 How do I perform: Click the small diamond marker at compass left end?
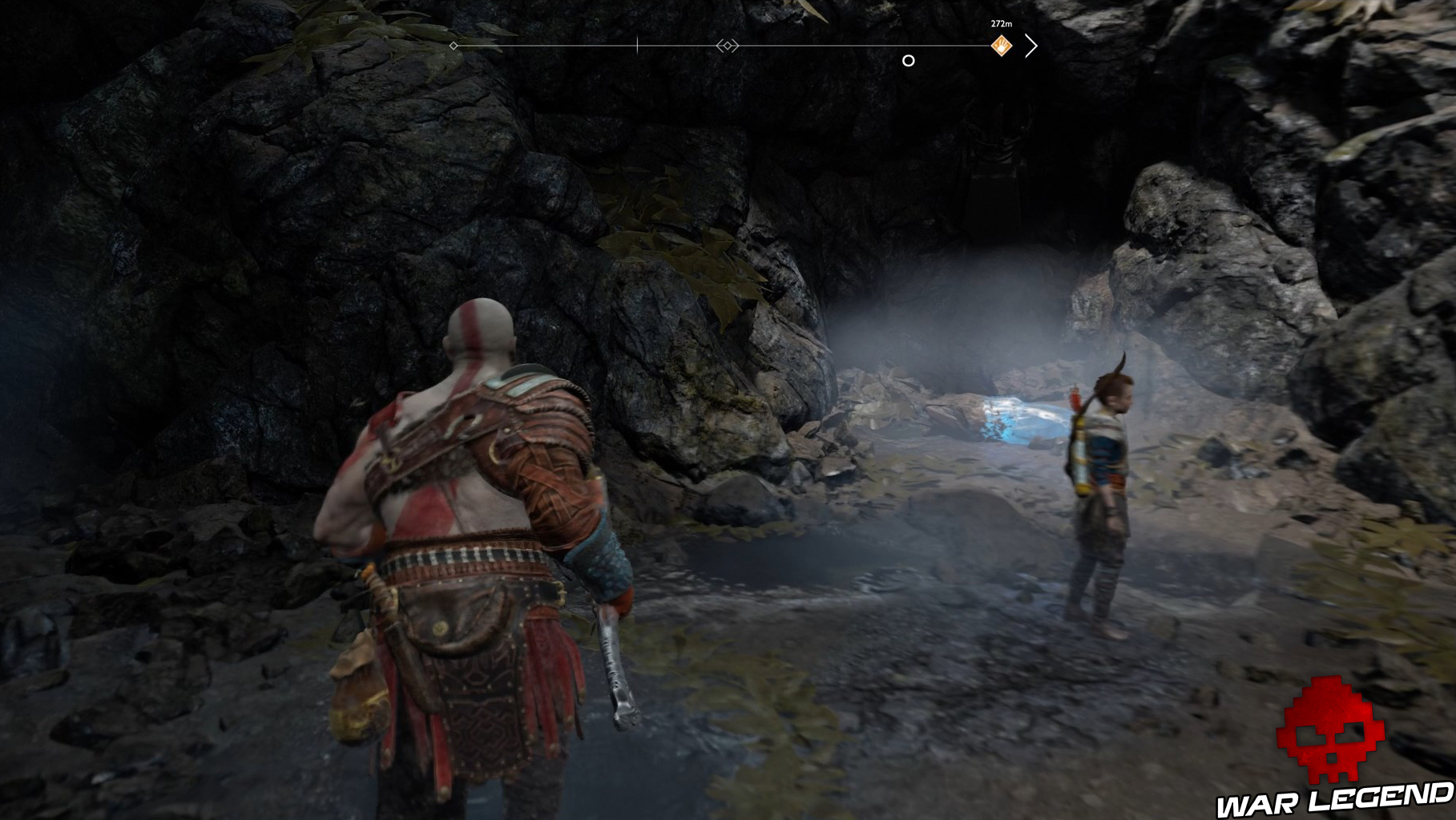pyautogui.click(x=454, y=46)
